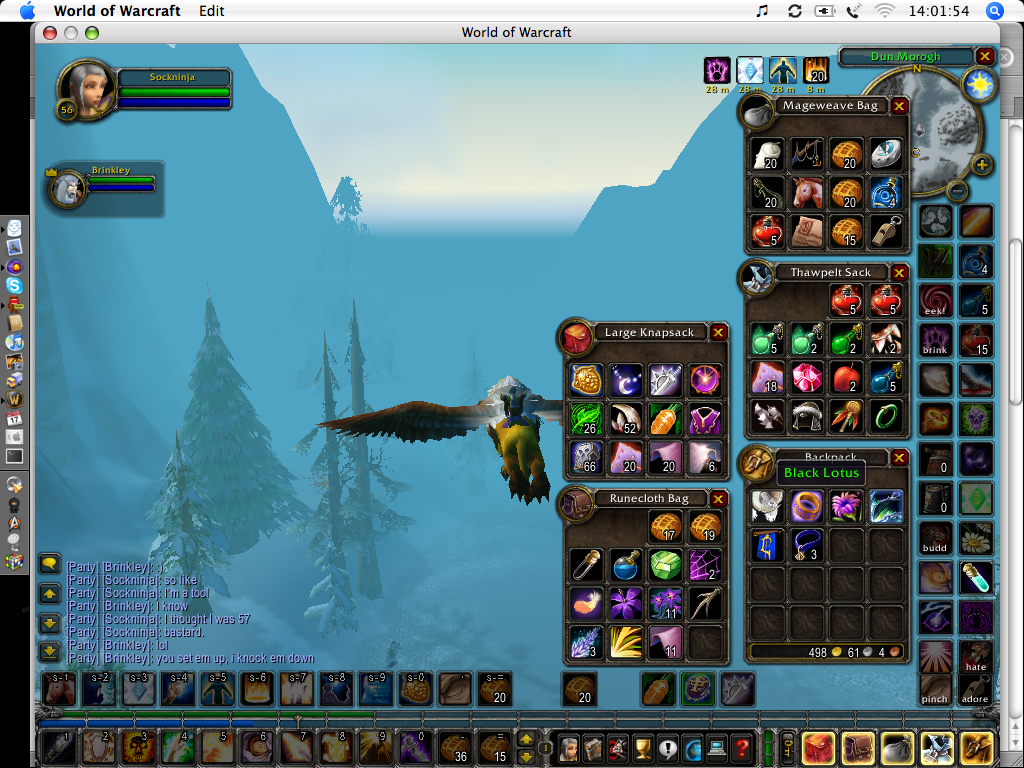
Task: Click the horse mount item in Mageweave Bag
Action: pos(807,191)
